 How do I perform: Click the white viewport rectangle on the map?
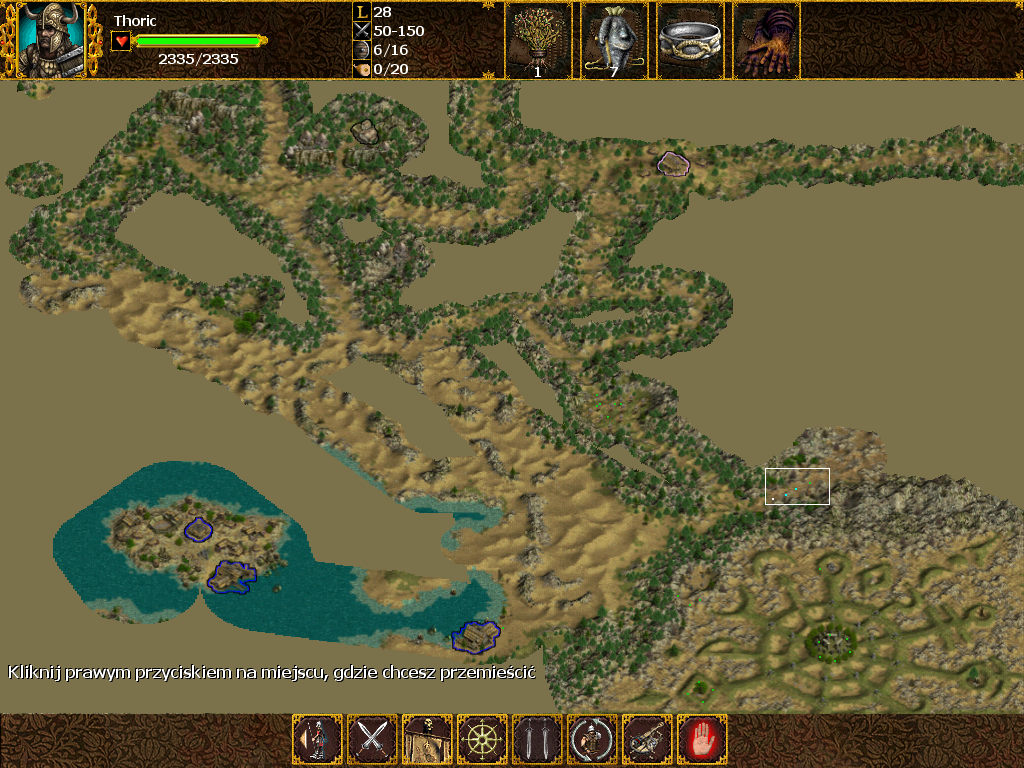click(797, 486)
